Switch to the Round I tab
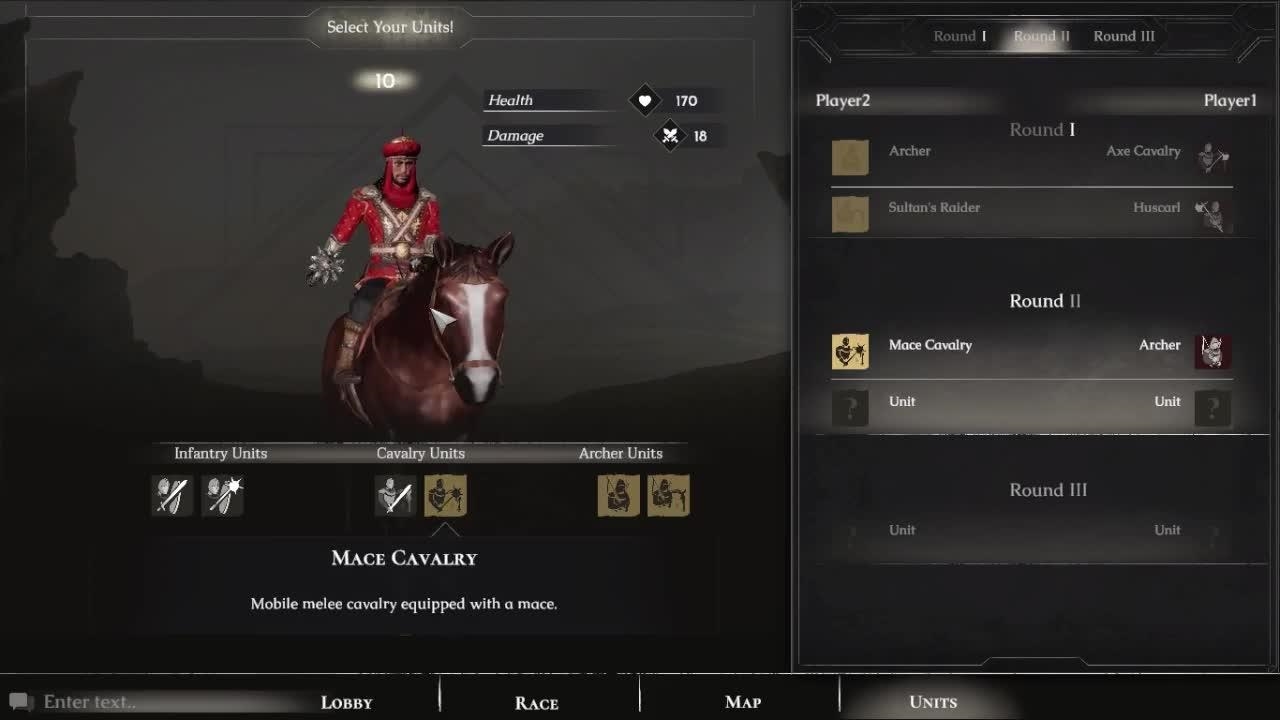The height and width of the screenshot is (720, 1280). (959, 36)
